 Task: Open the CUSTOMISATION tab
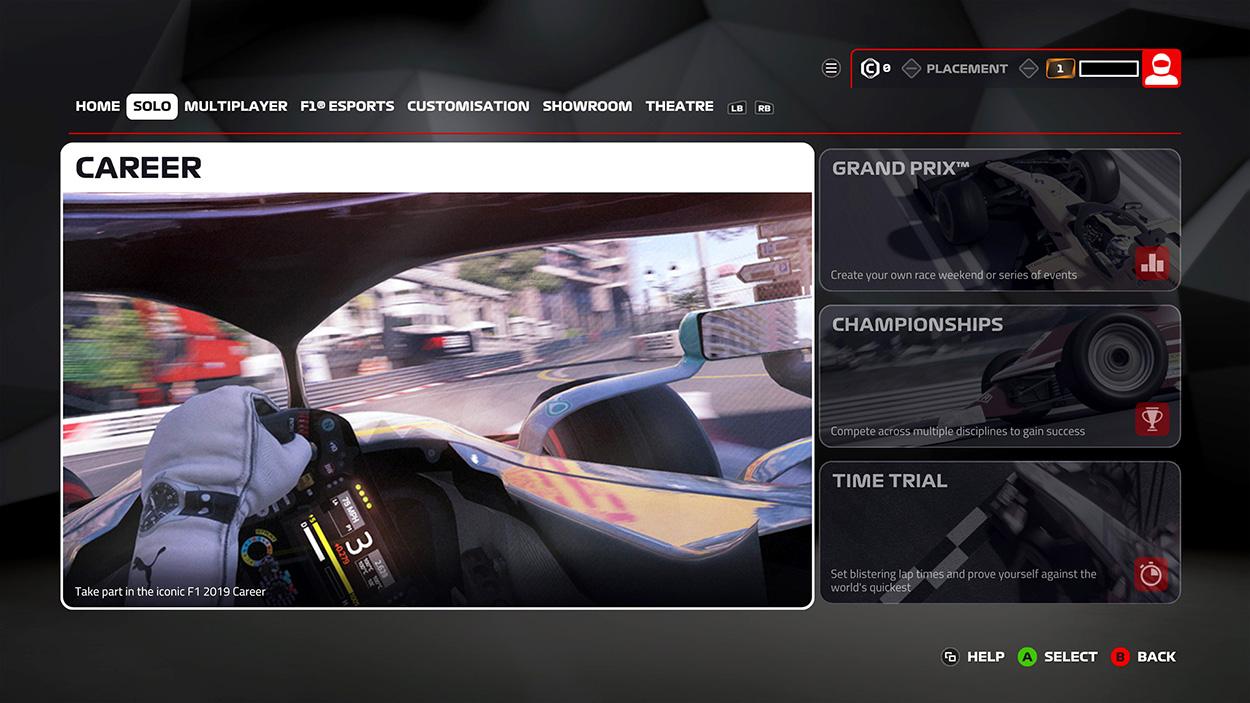pyautogui.click(x=468, y=106)
